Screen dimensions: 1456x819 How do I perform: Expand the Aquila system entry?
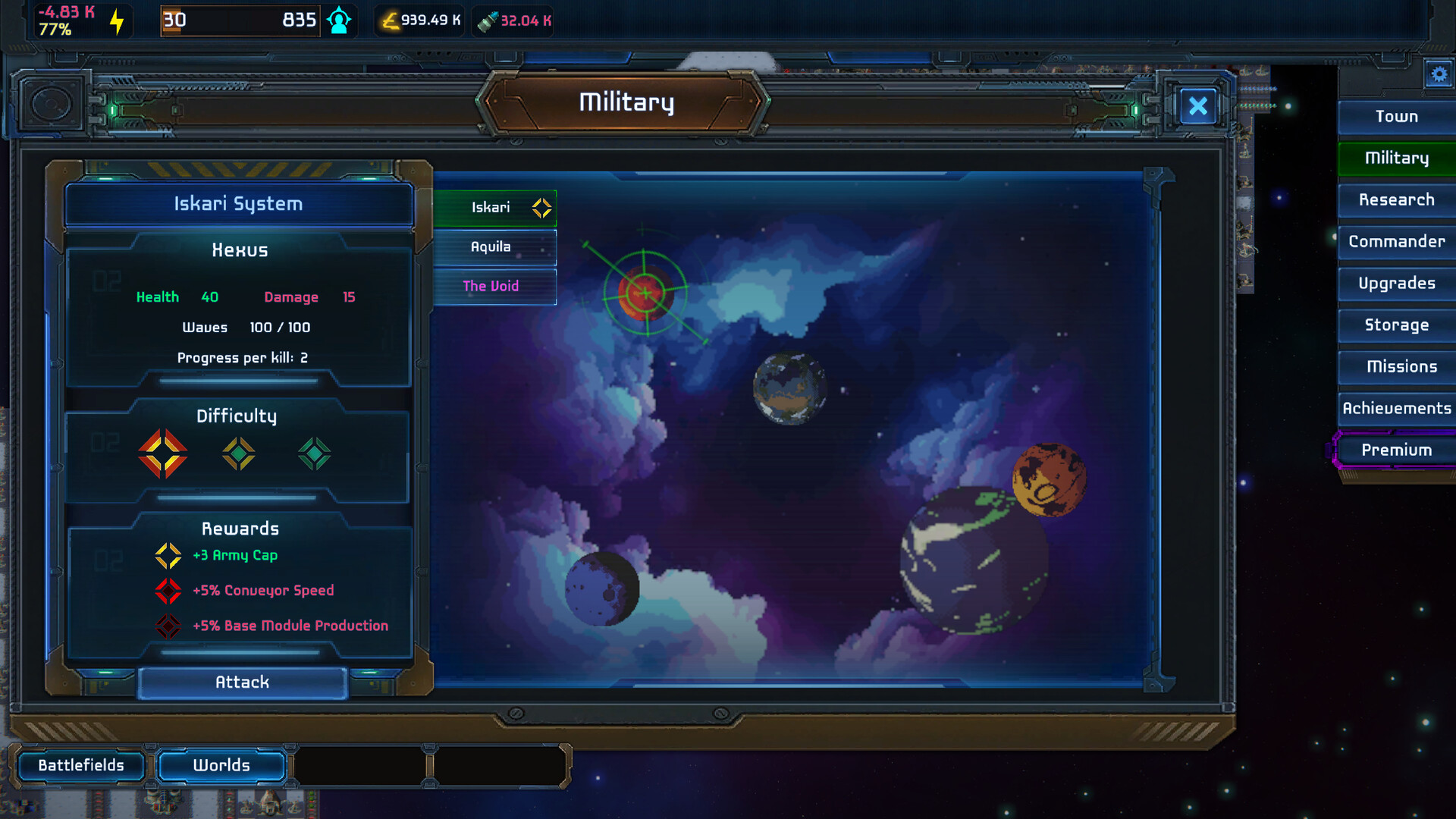click(491, 246)
